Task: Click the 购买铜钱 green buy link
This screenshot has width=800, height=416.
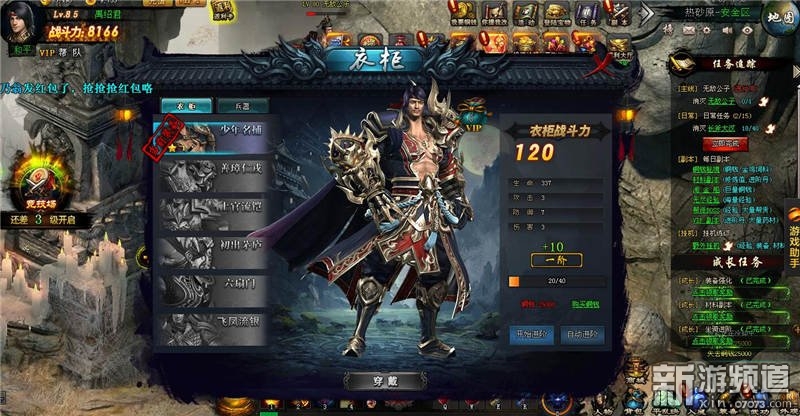Action: (584, 304)
